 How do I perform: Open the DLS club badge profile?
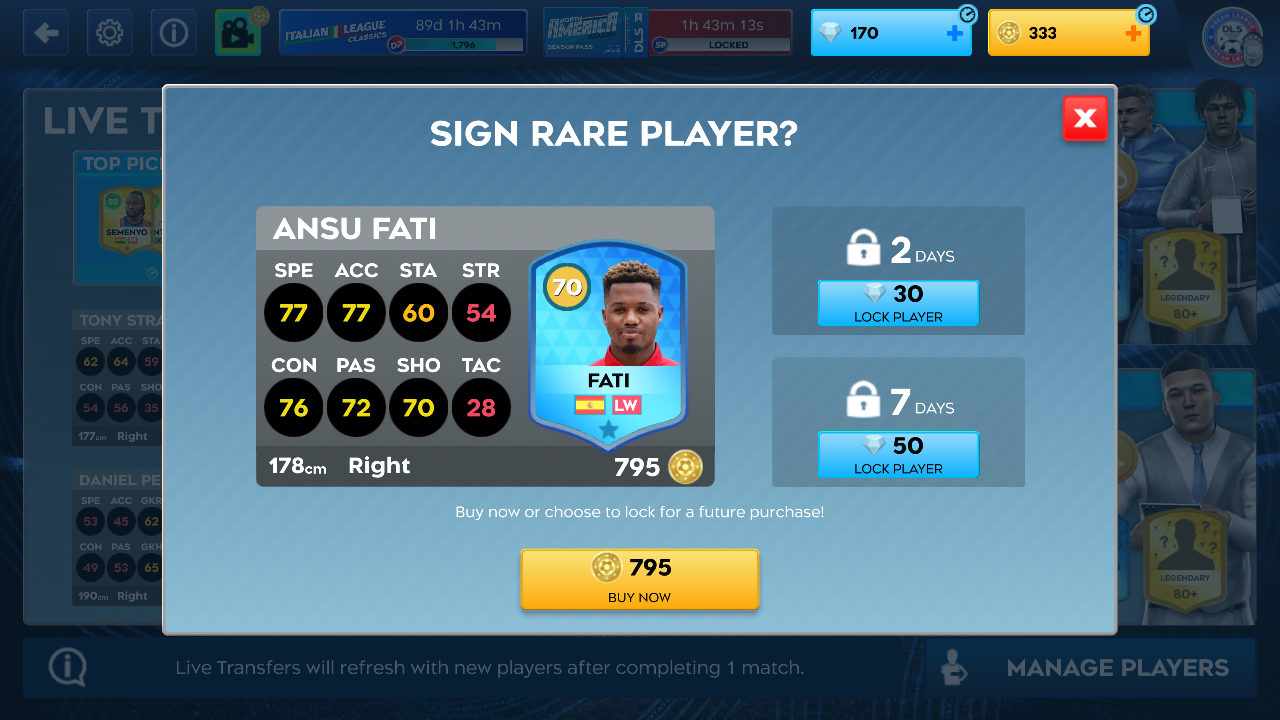point(1232,36)
